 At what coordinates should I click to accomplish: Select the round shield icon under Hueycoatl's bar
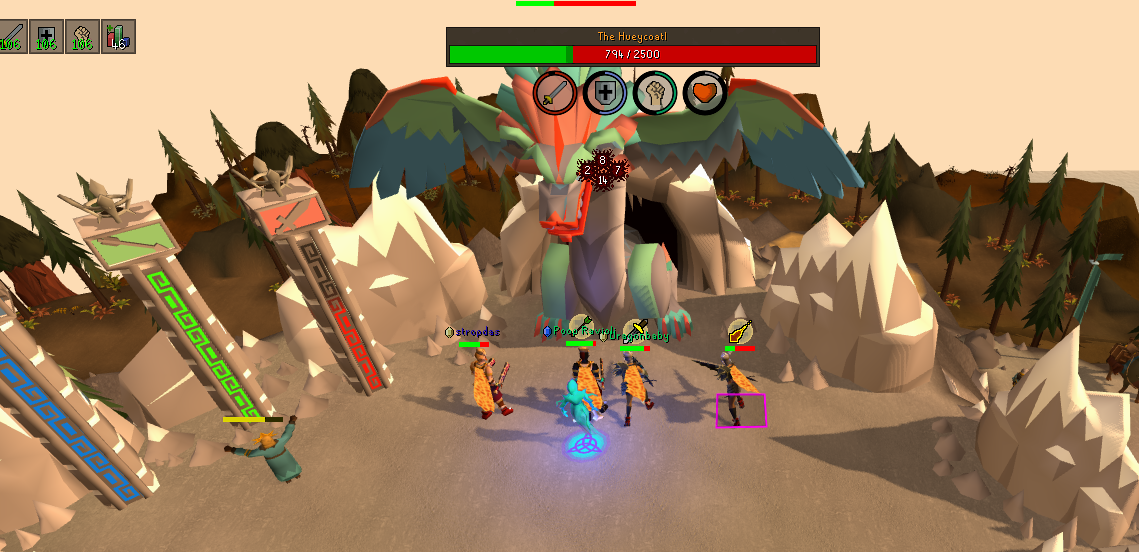[605, 93]
